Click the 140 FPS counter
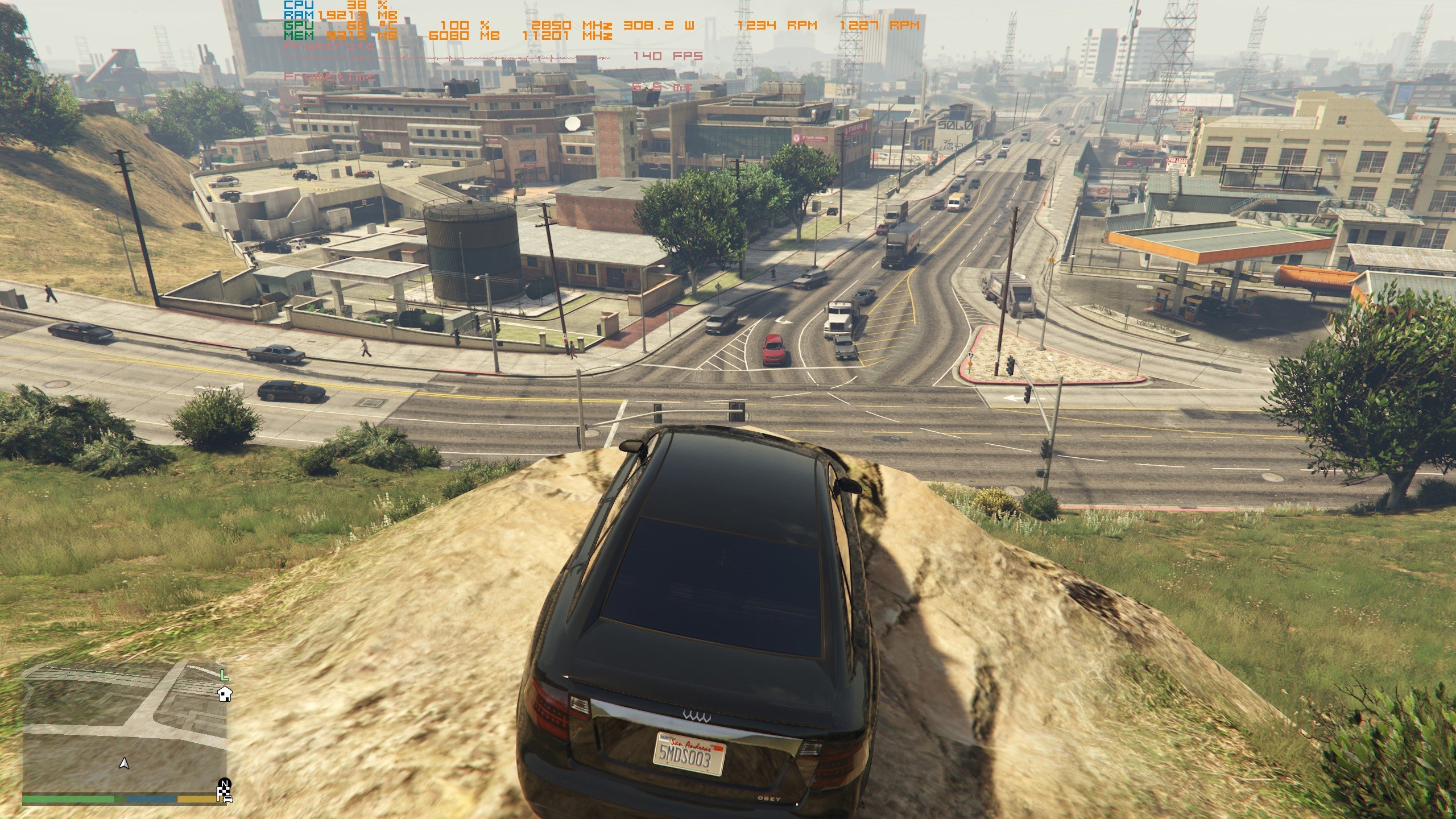Viewport: 1456px width, 819px height. [668, 56]
